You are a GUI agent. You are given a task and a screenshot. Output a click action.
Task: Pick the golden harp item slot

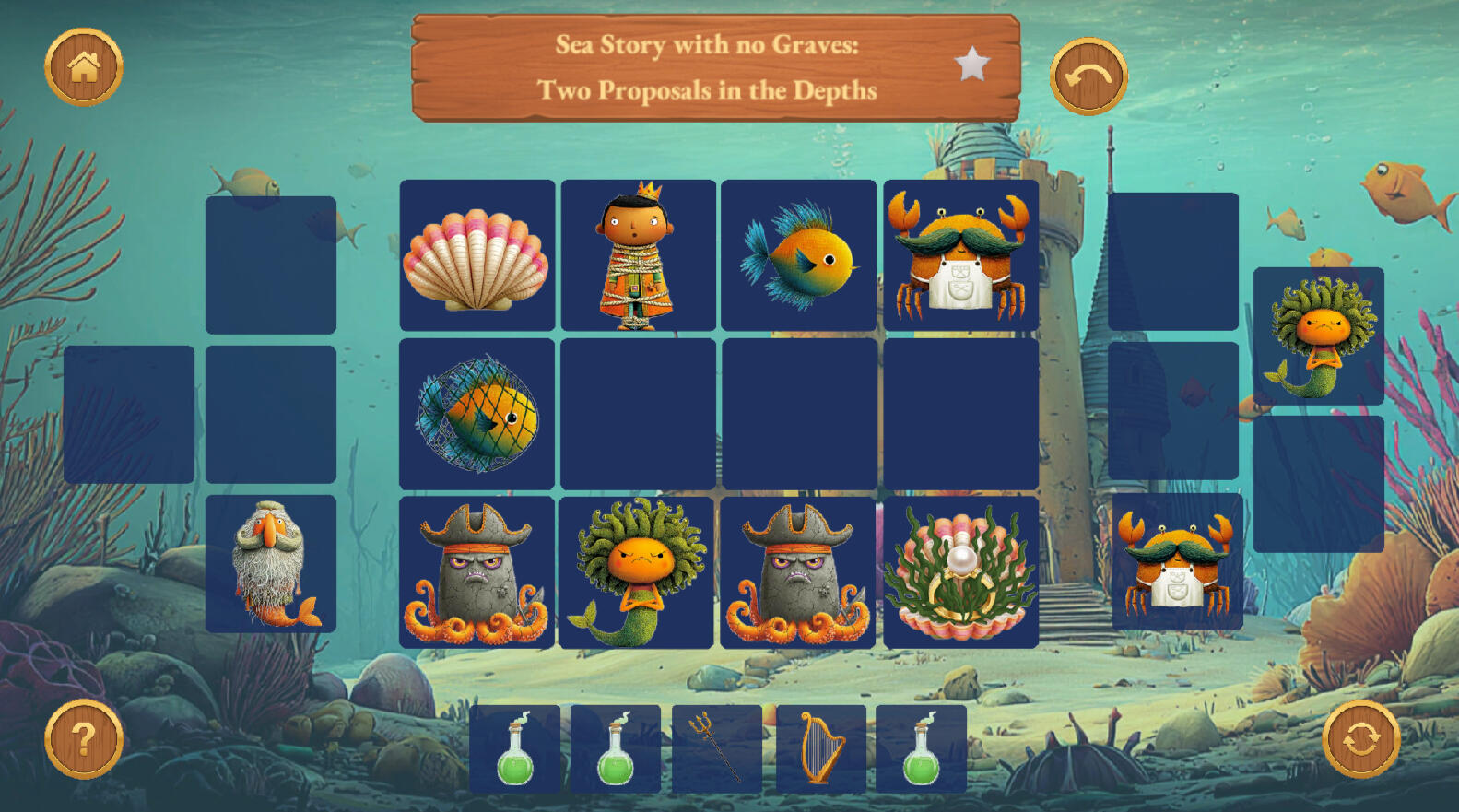click(x=820, y=748)
